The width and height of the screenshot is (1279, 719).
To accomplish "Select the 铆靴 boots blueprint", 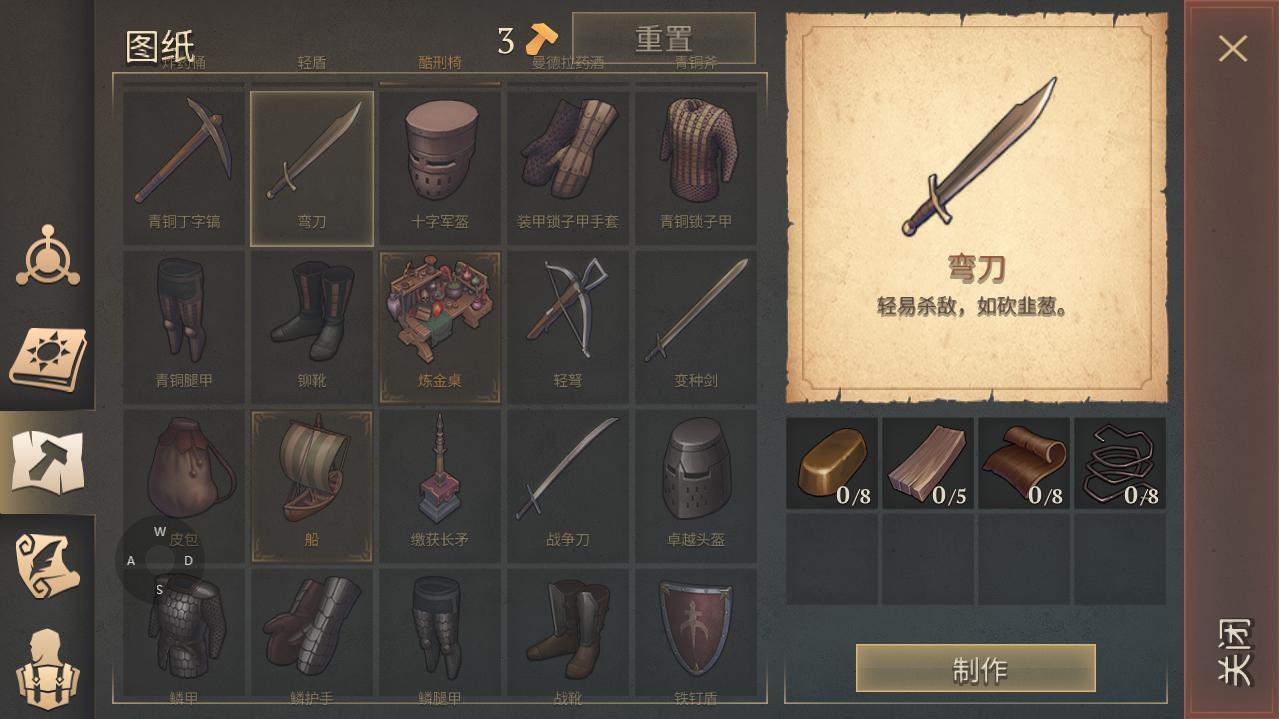I will pos(312,326).
